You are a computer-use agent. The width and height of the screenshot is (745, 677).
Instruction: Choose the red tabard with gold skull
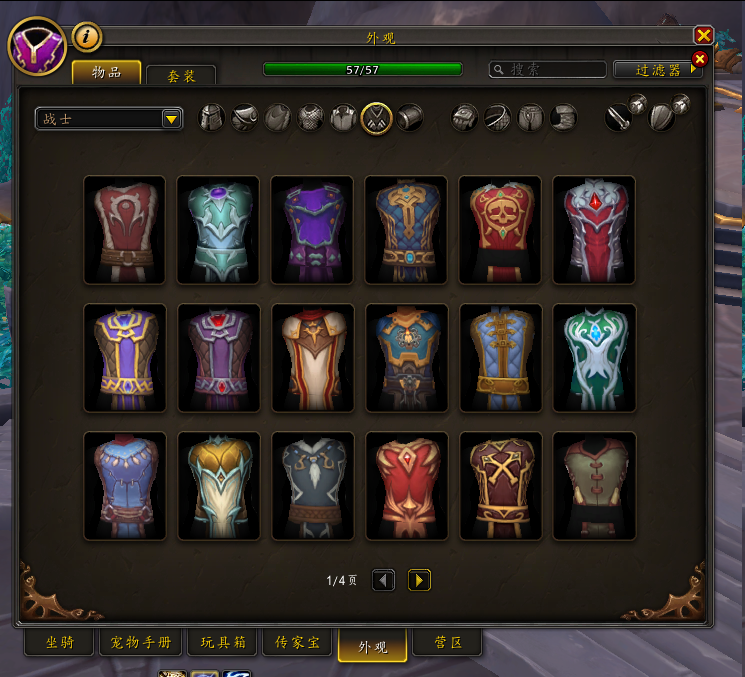(x=500, y=230)
